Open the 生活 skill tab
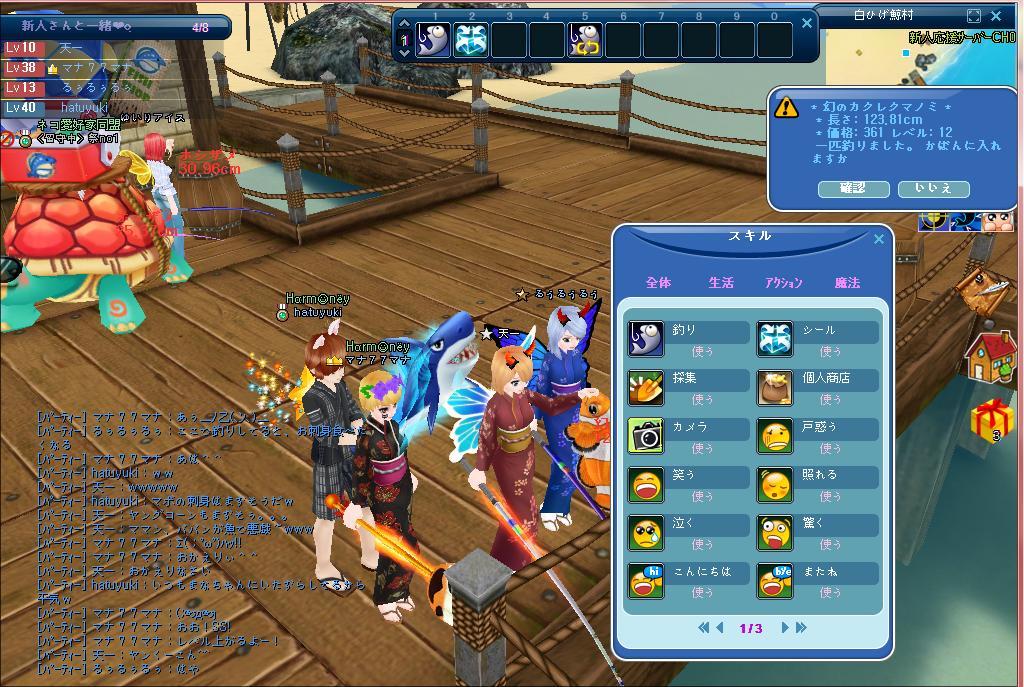The image size is (1024, 687). 721,283
